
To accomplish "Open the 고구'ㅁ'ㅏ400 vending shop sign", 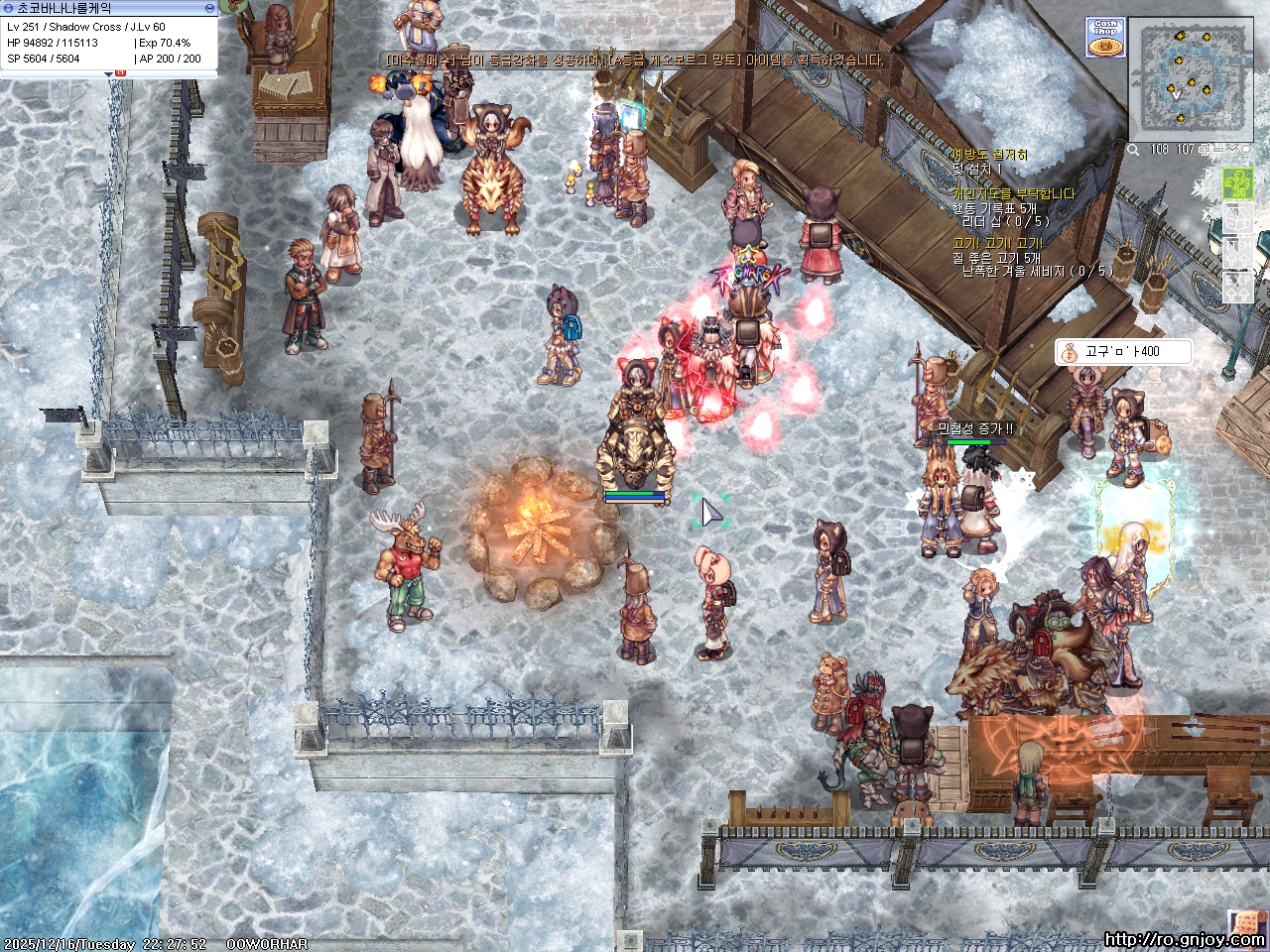I will (x=1121, y=352).
